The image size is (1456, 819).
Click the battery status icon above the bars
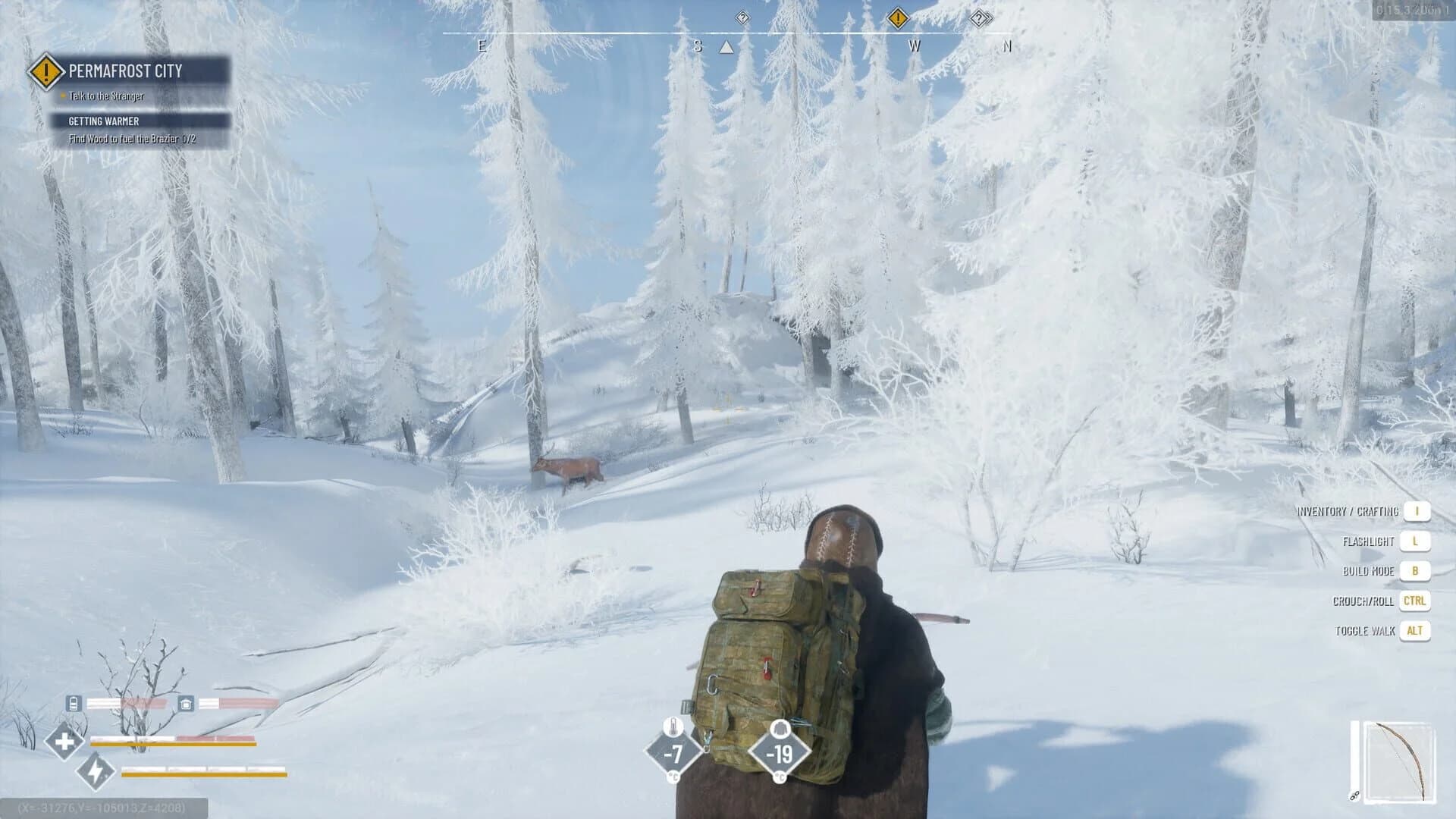(74, 704)
